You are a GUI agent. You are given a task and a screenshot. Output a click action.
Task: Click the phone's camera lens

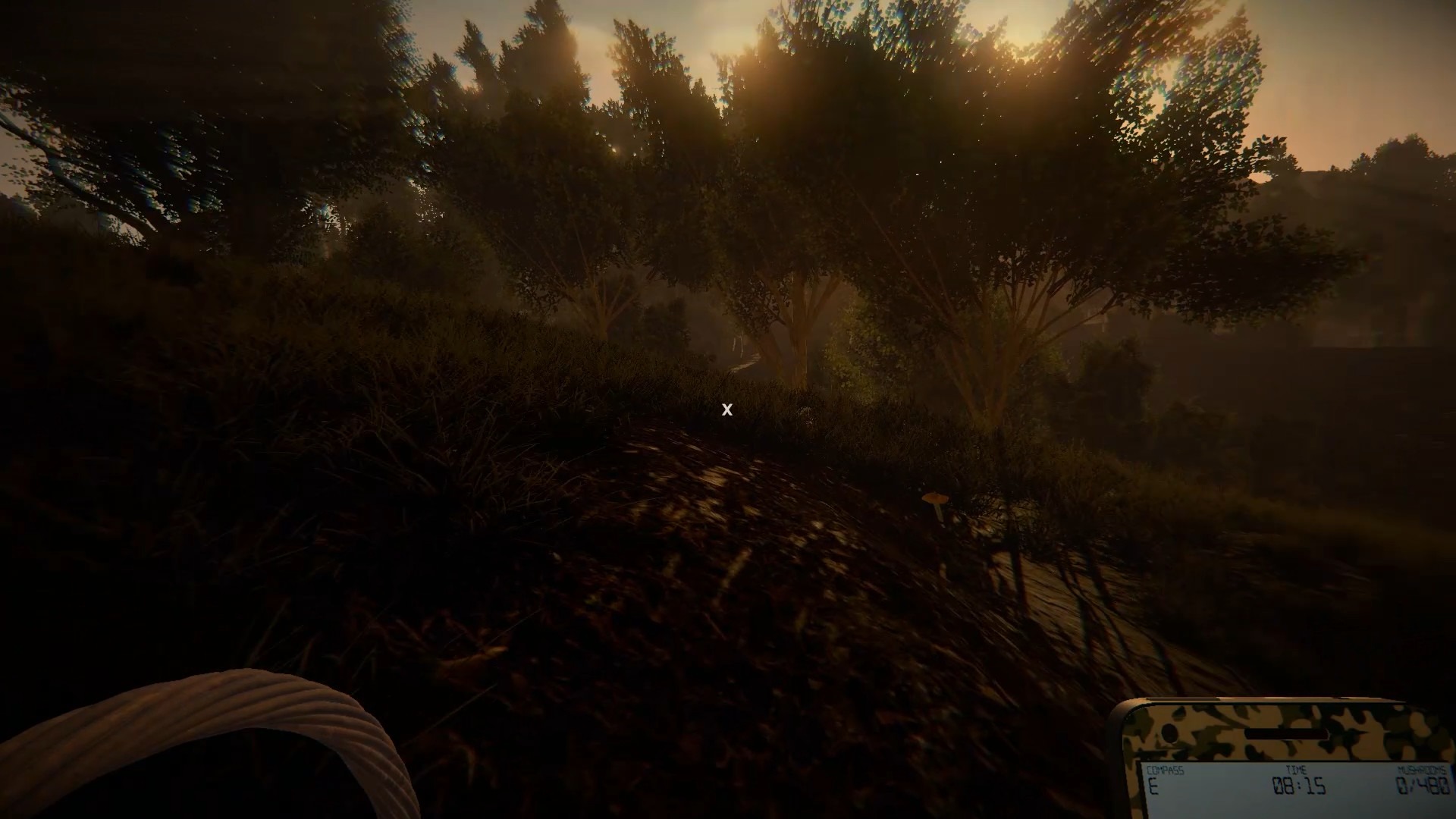pos(1170,733)
